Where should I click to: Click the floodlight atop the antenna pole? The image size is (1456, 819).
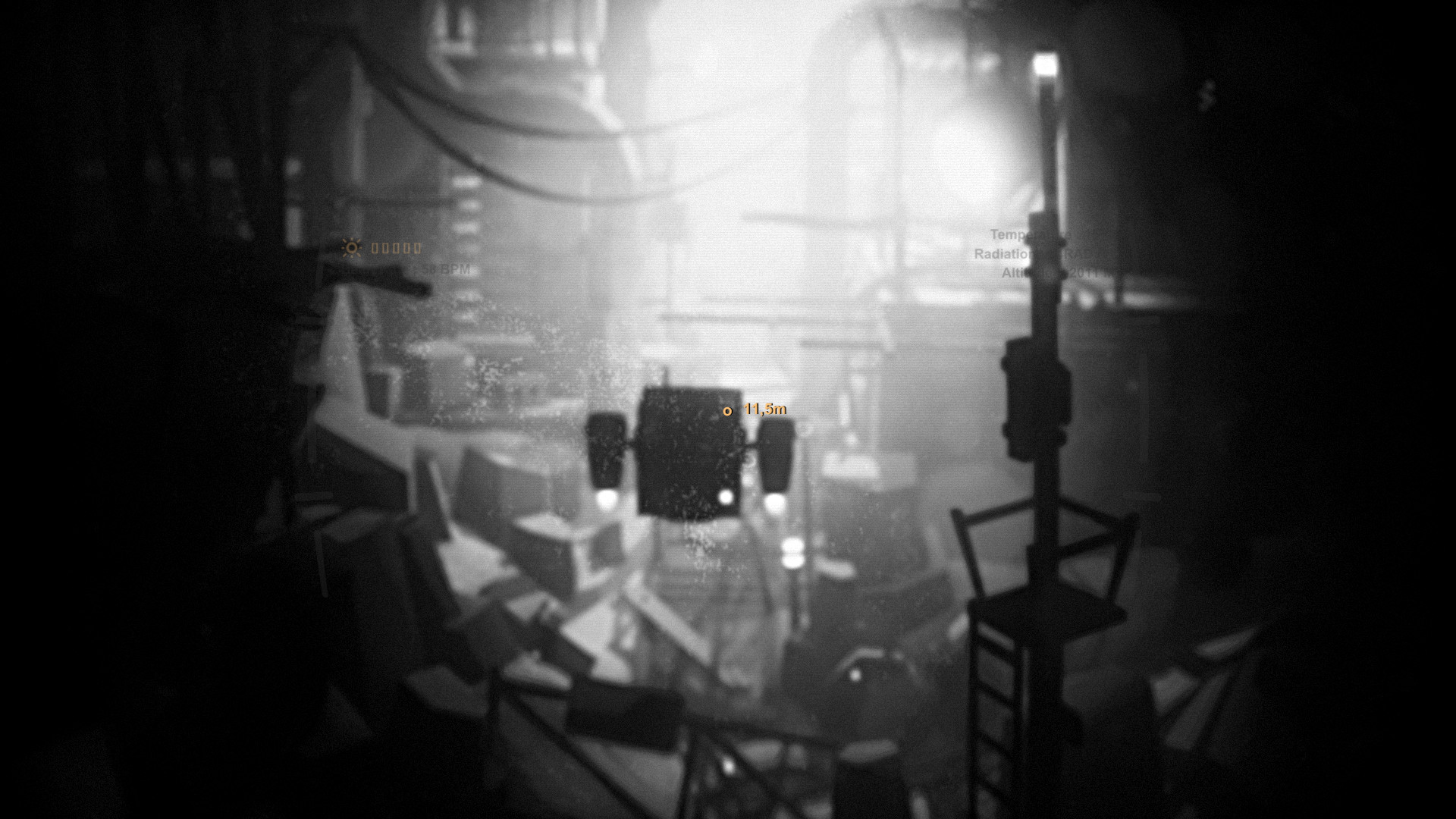click(1044, 68)
